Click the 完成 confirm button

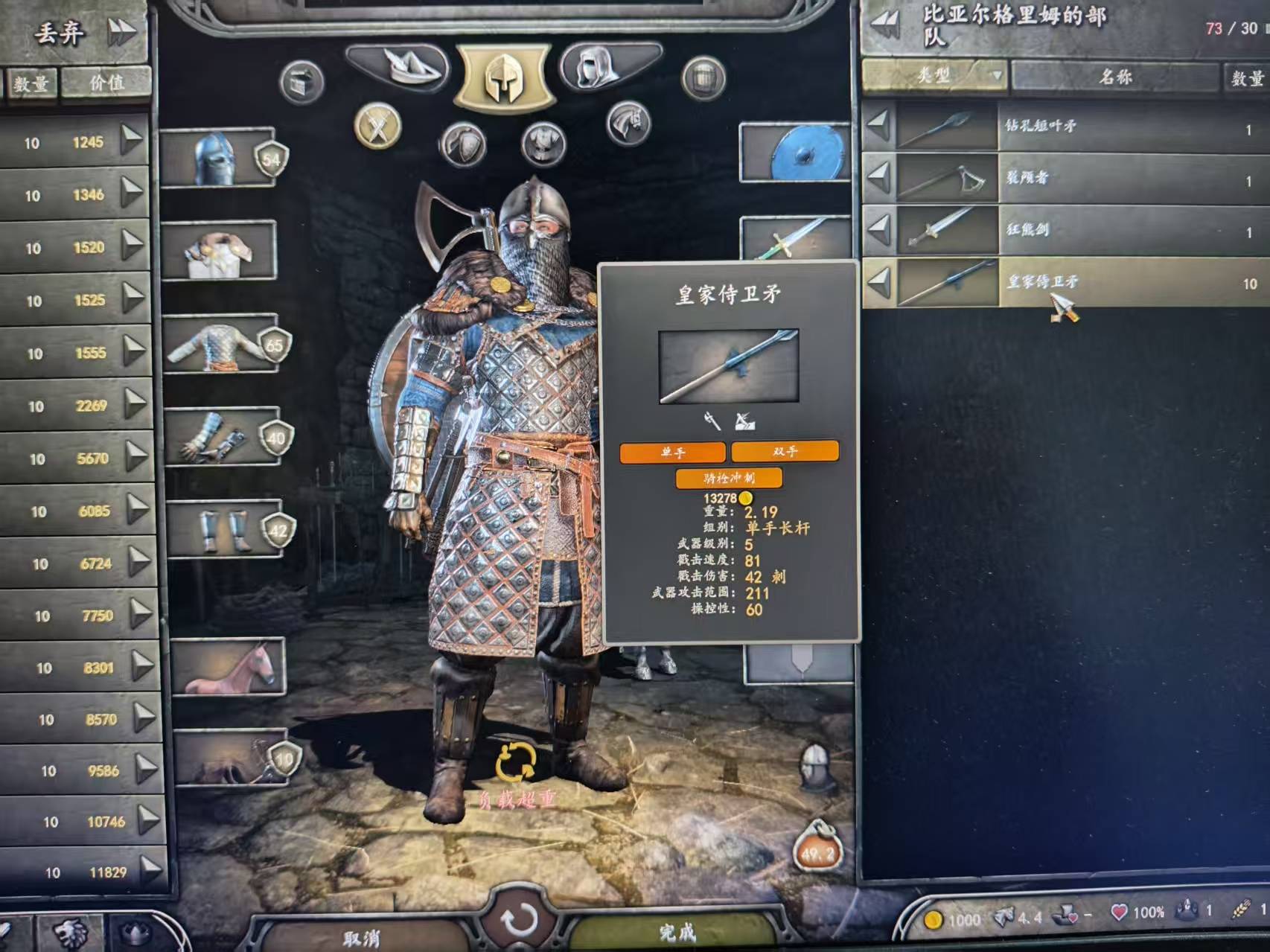pos(676,931)
